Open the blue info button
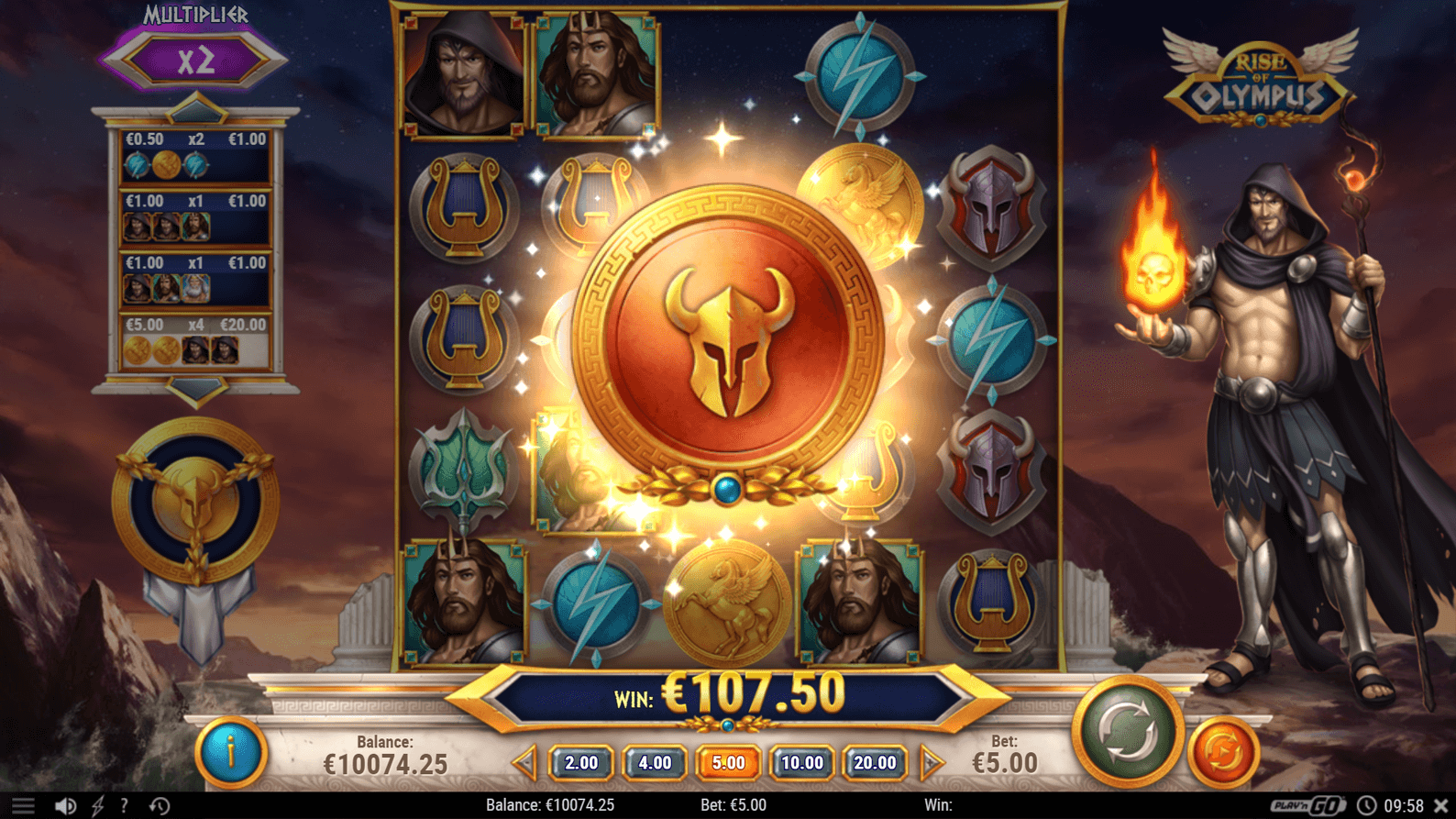The width and height of the screenshot is (1456, 819). [x=232, y=752]
